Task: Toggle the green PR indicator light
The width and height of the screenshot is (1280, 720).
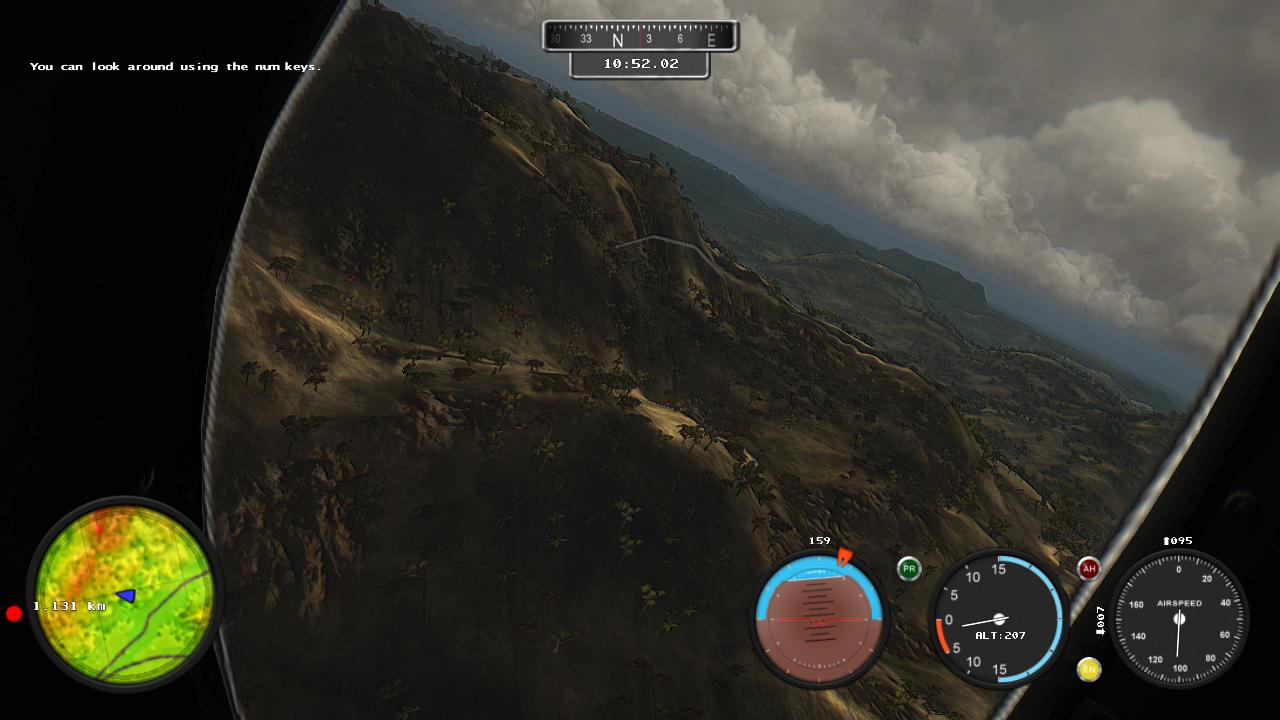Action: tap(908, 569)
